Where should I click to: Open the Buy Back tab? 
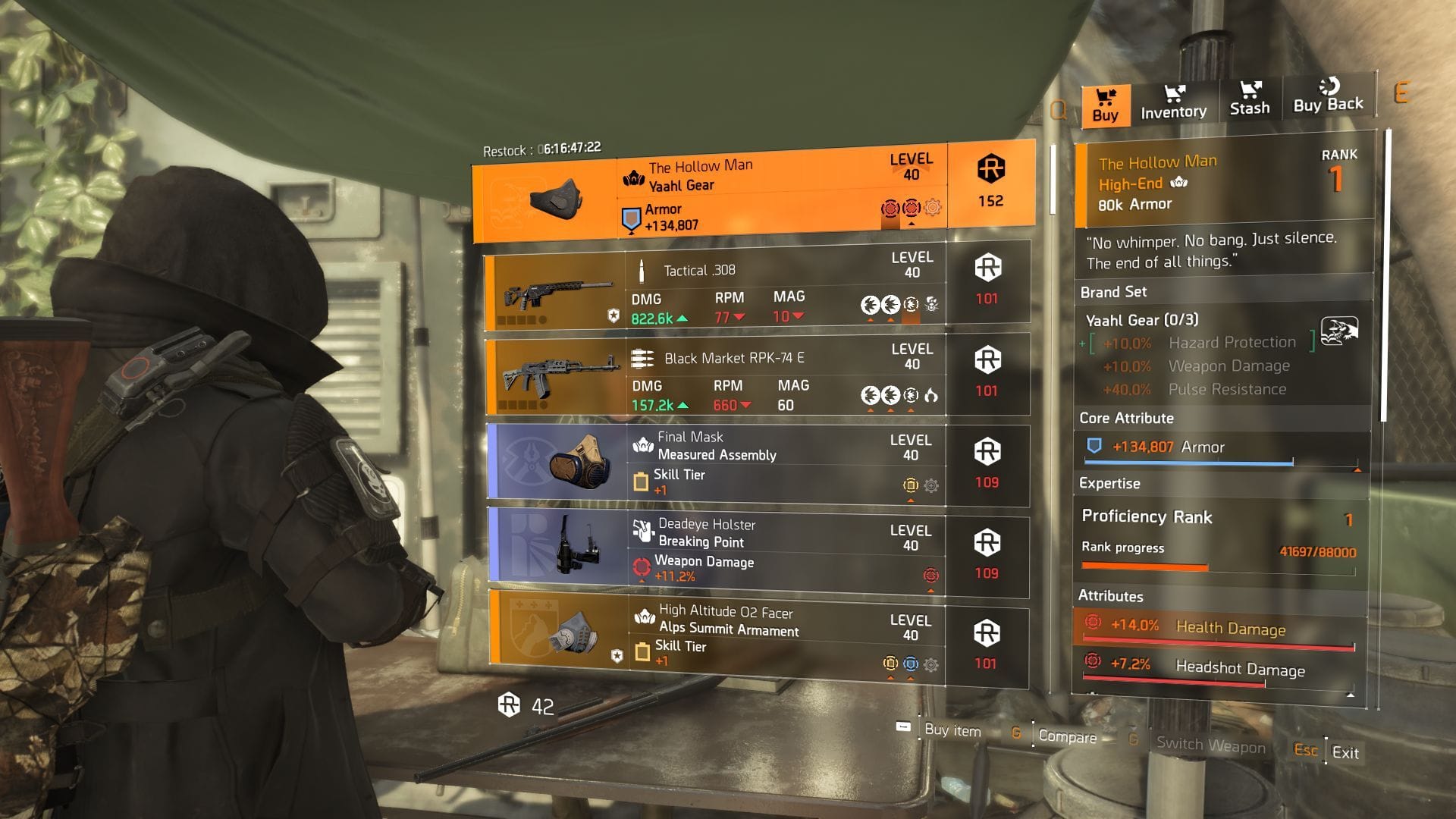click(x=1327, y=104)
